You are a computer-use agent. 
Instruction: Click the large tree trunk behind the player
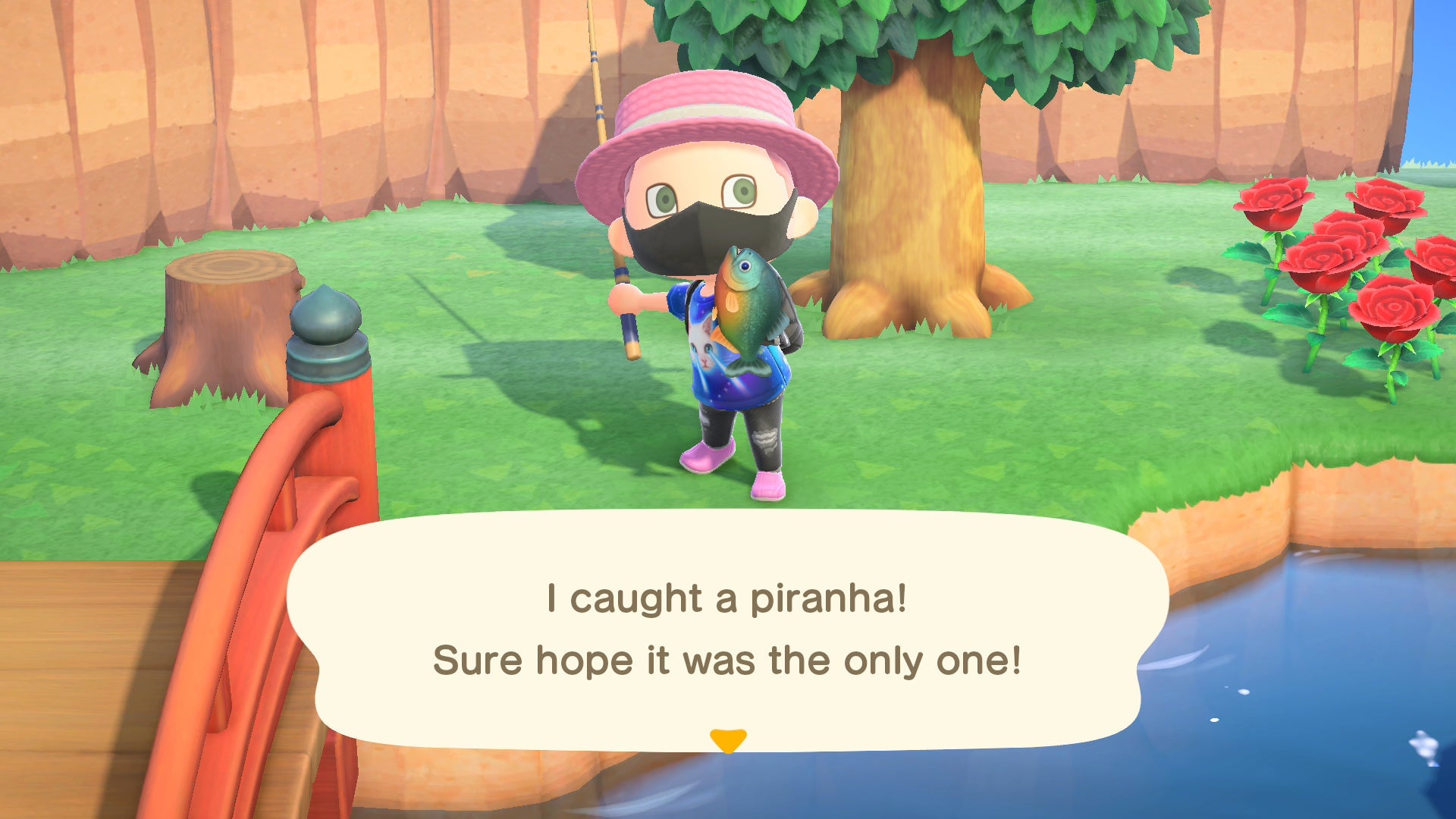click(910, 190)
